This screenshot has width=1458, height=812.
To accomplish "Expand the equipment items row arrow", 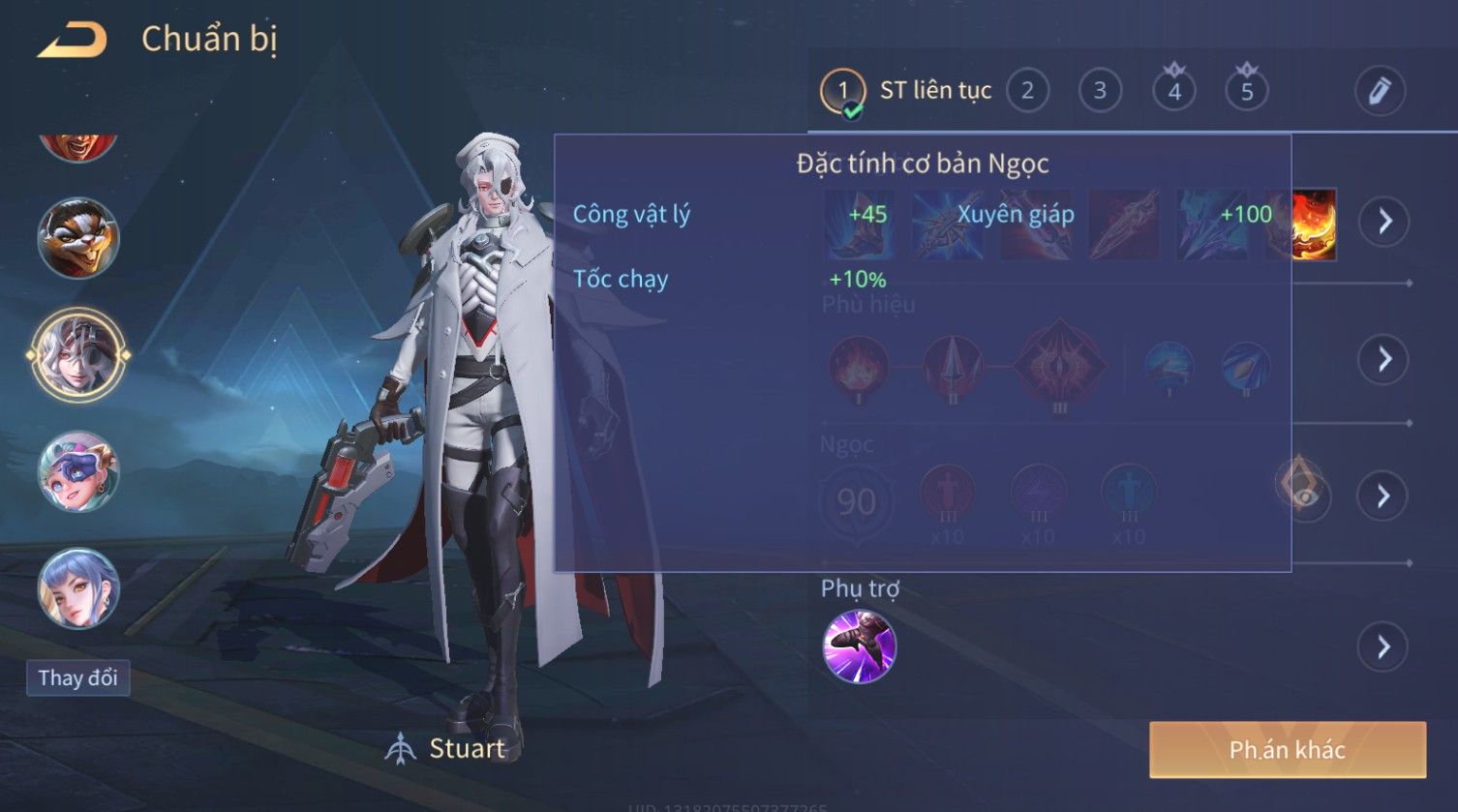I will 1384,222.
